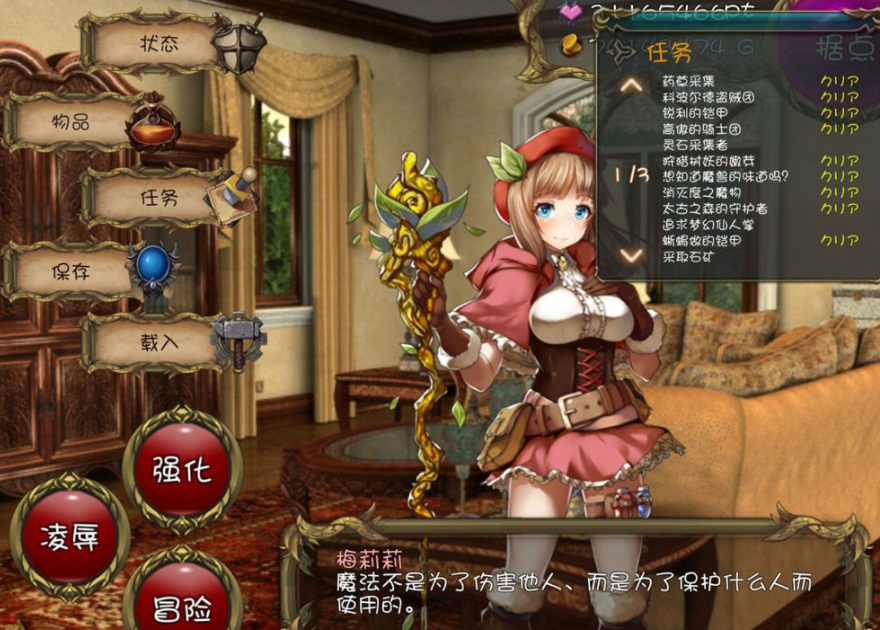
Task: Go to next quest page with down arrow
Action: coord(631,255)
